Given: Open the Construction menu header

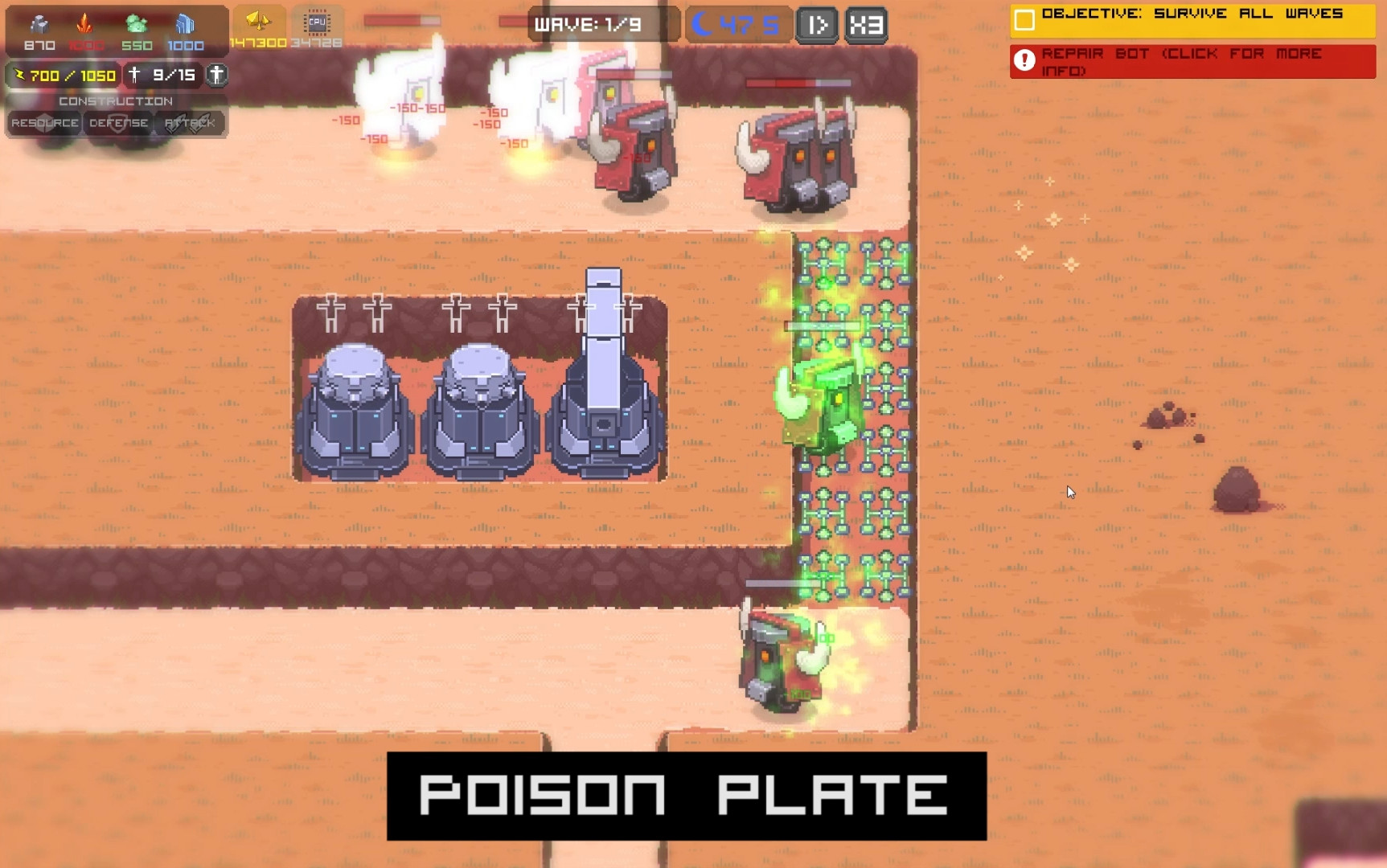Looking at the screenshot, I should coord(115,102).
